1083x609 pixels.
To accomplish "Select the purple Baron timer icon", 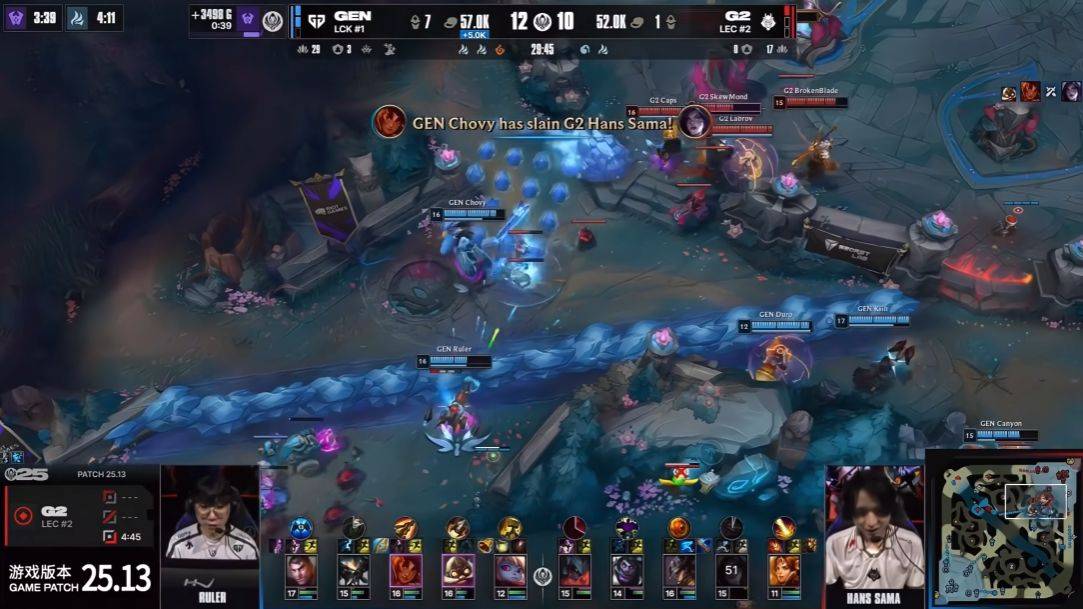I will [15, 17].
